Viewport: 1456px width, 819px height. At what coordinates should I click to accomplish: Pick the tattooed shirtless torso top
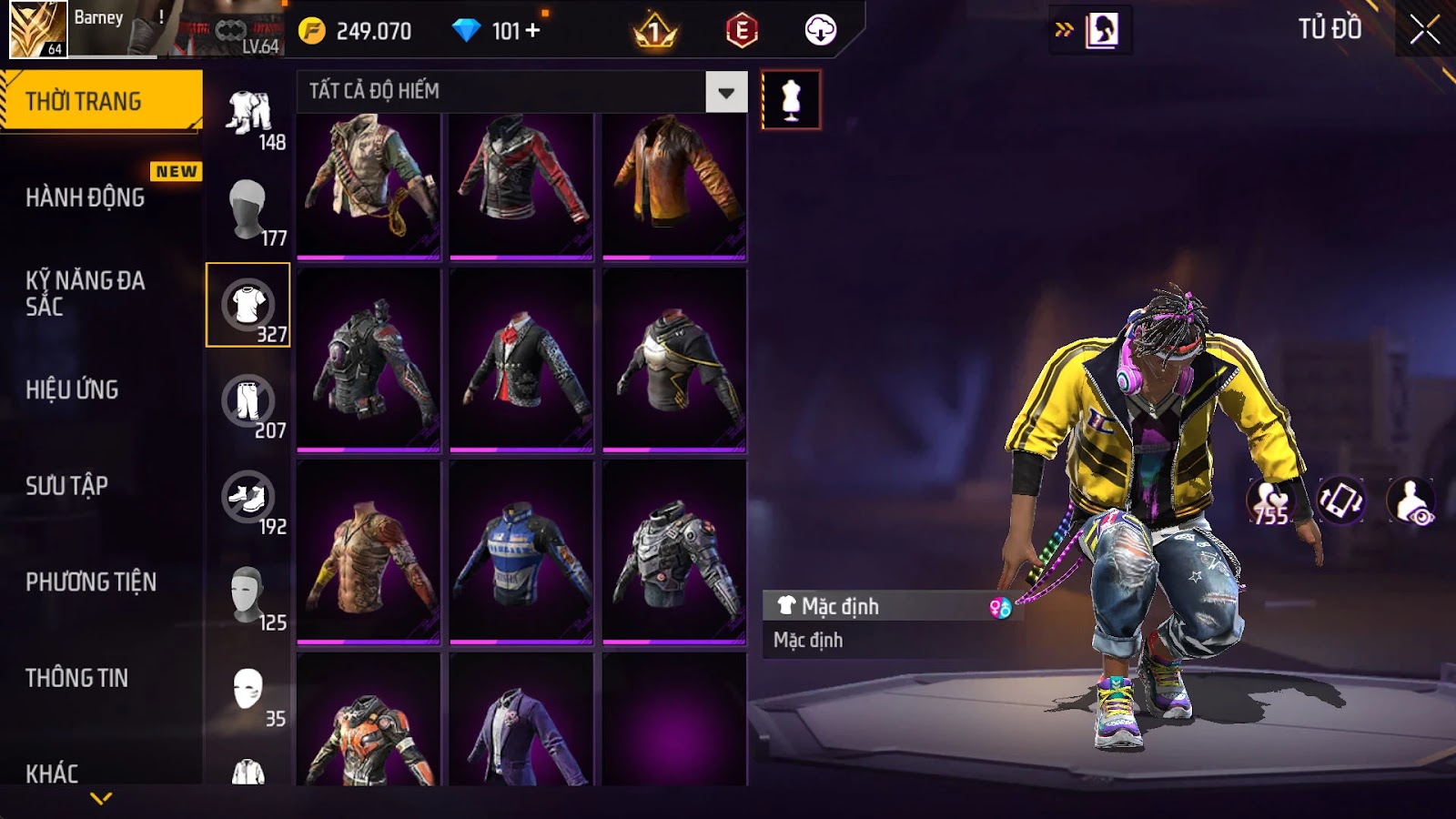pyautogui.click(x=369, y=552)
